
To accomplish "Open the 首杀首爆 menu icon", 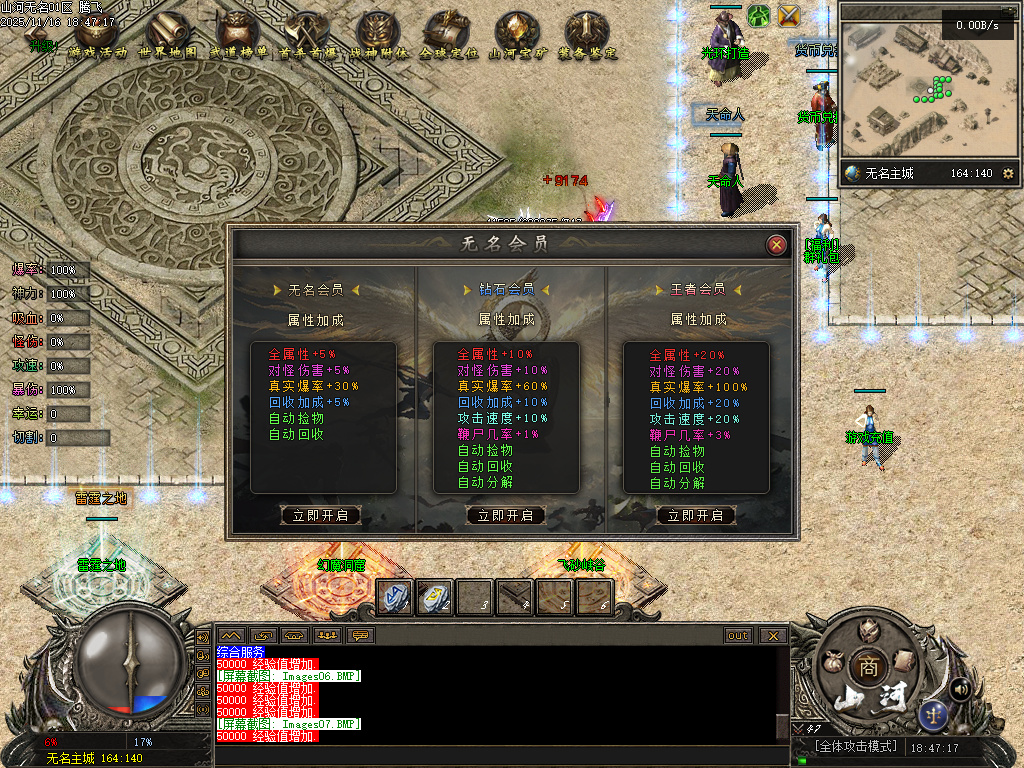I will [307, 37].
